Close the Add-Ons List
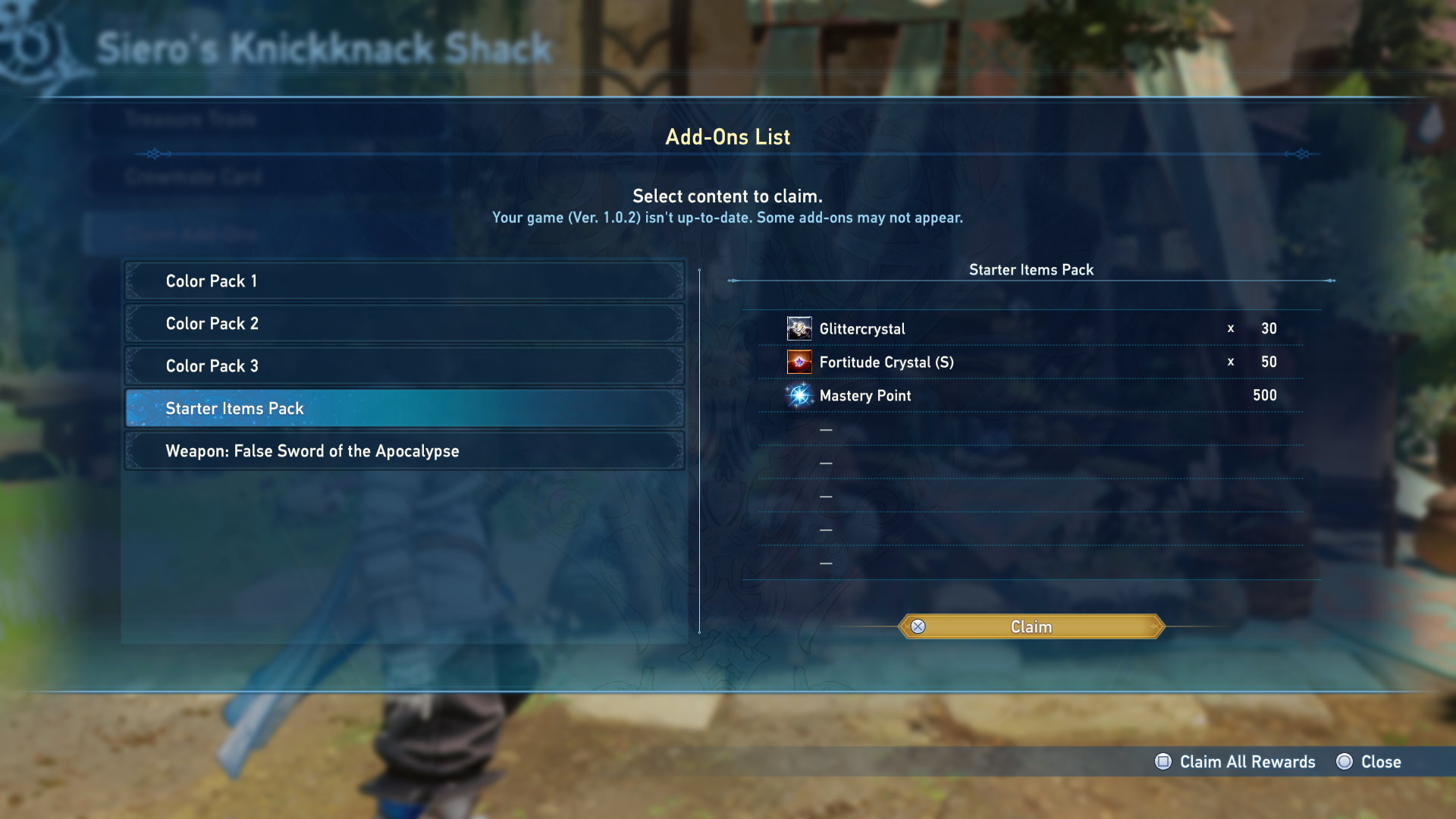Viewport: 1456px width, 819px height. 1370,762
